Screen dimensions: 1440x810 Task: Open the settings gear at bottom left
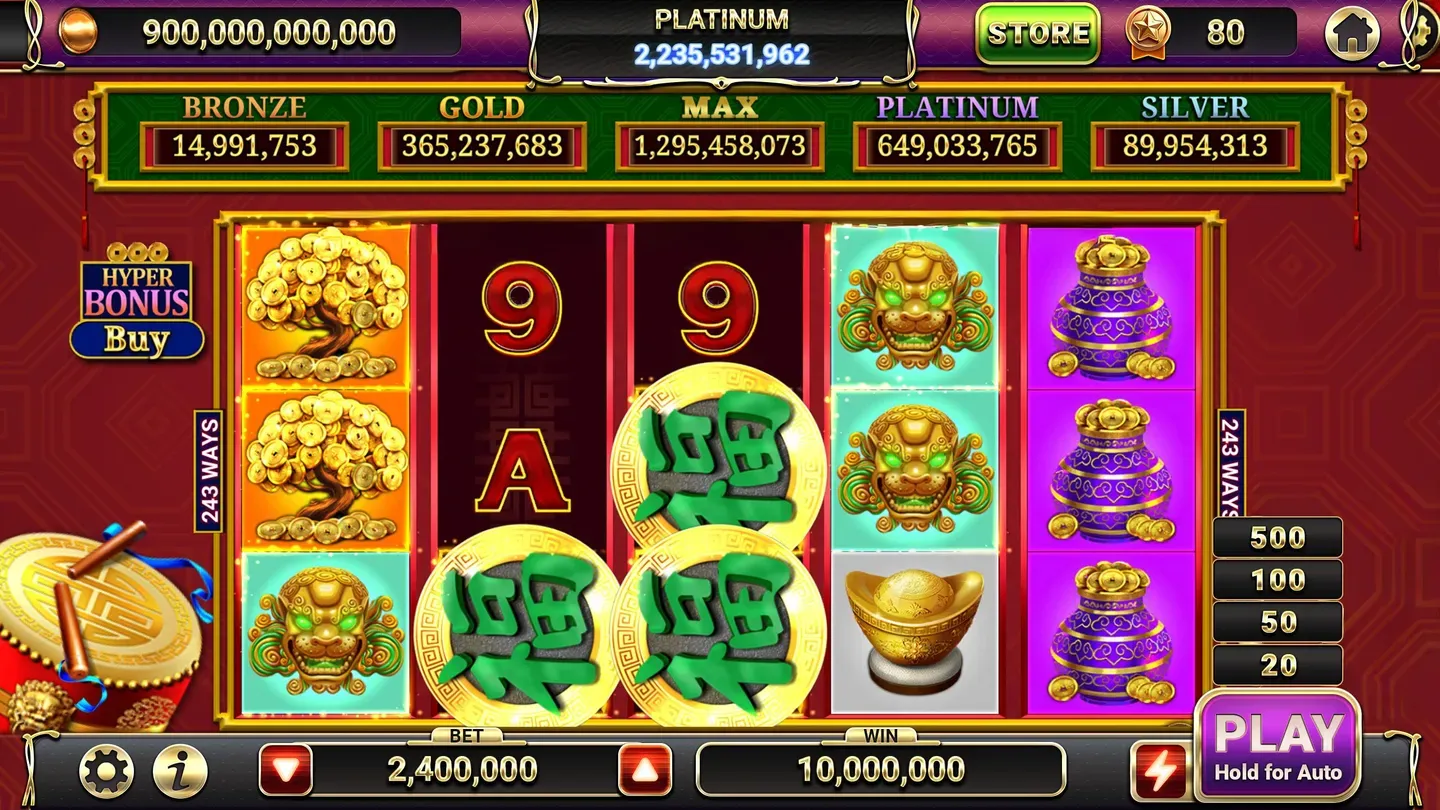[107, 770]
